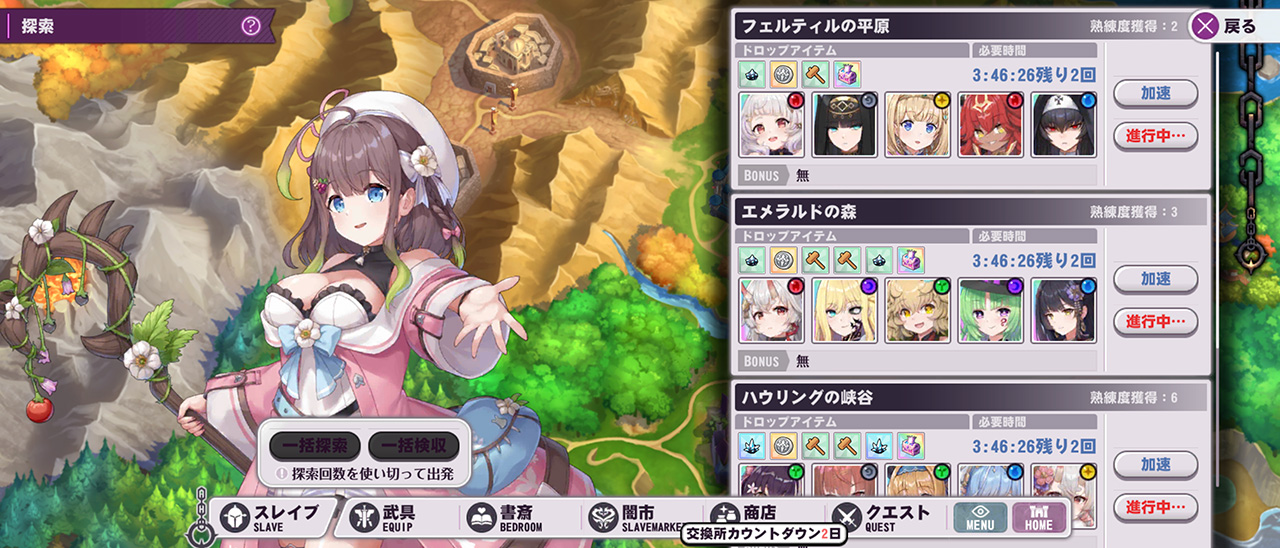Select the white-haired girl in フェルティルの平原 party

[771, 125]
